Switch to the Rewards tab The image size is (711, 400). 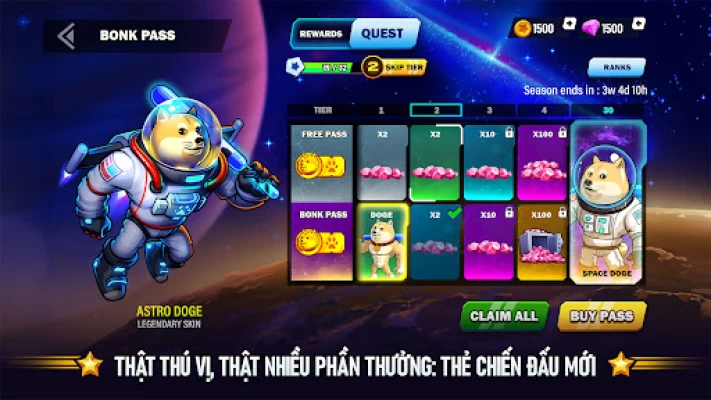(319, 33)
